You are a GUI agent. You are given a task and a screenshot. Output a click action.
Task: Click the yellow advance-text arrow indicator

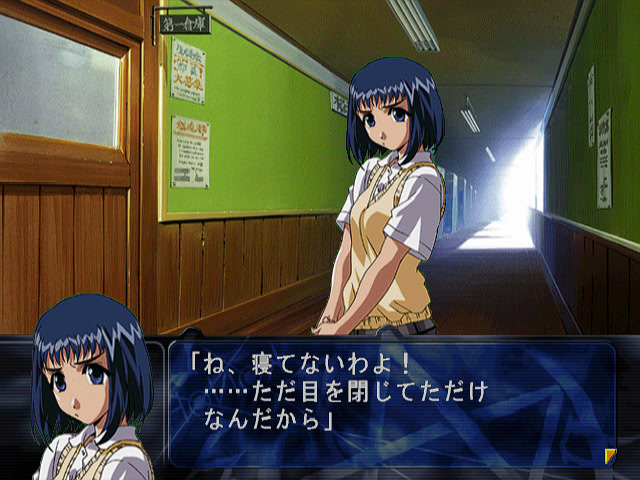point(610,456)
